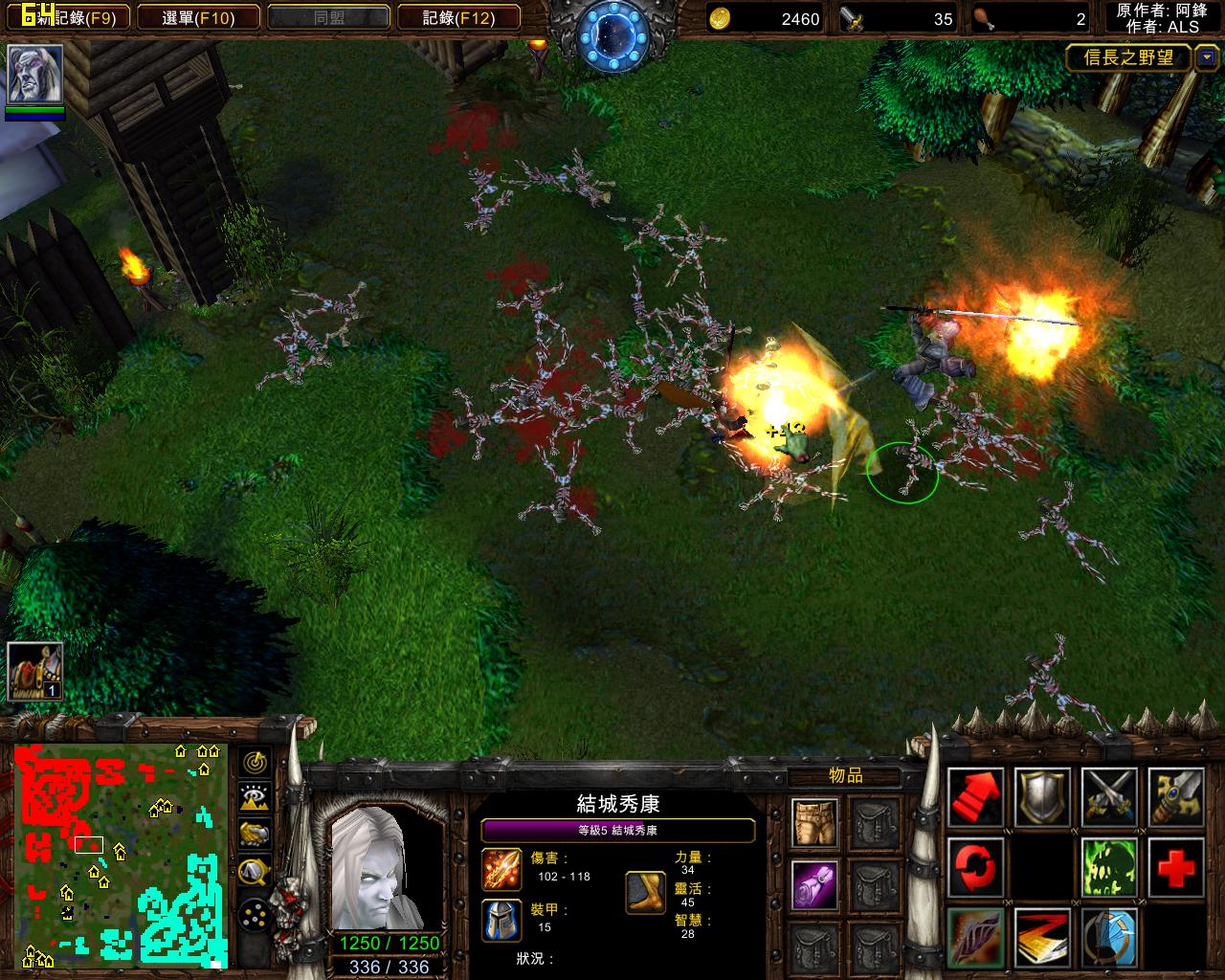This screenshot has height=980, width=1225.
Task: Click on the minimap
Action: click(x=121, y=854)
